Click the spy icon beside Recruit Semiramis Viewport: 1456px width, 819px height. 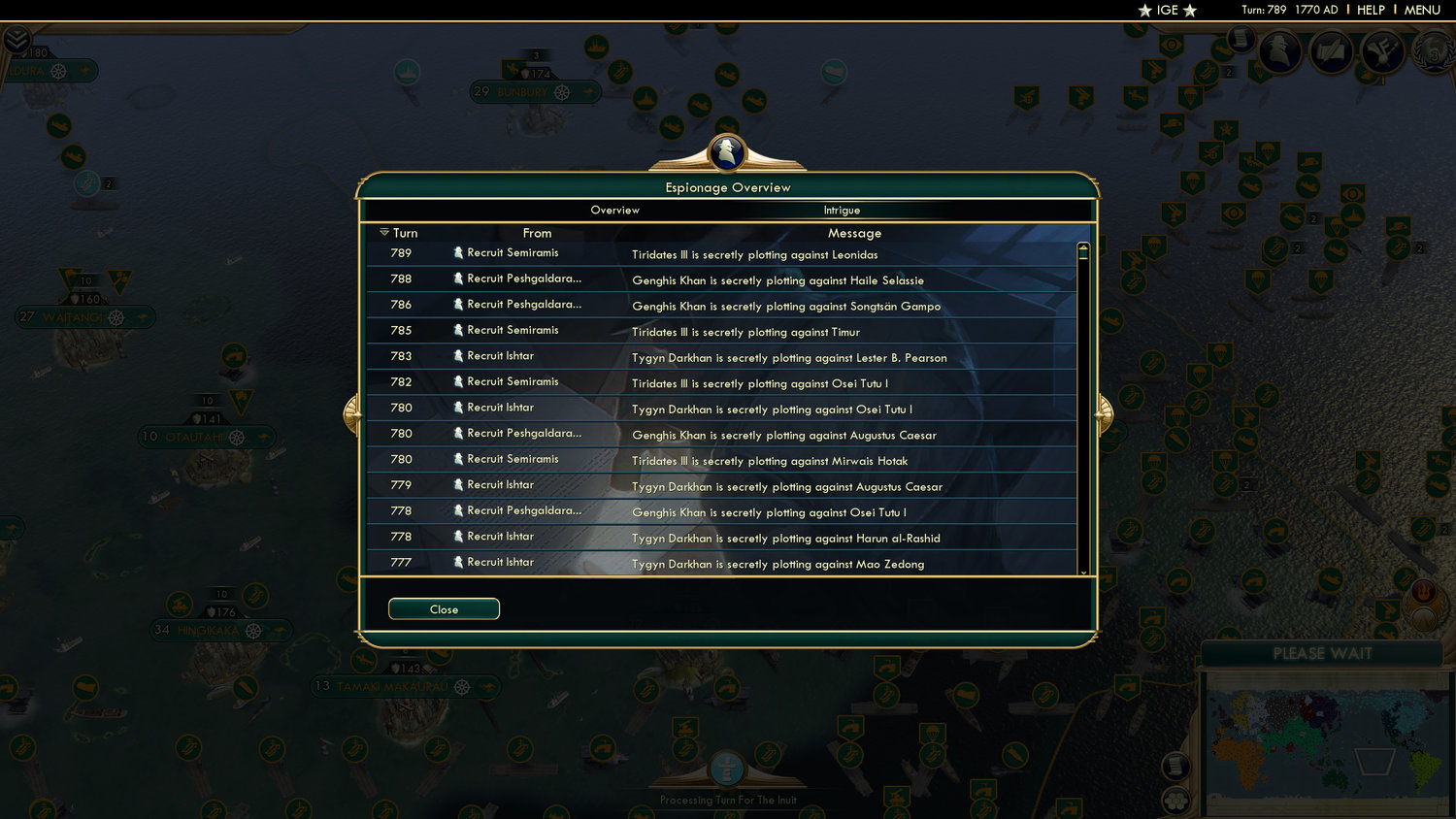tap(457, 251)
